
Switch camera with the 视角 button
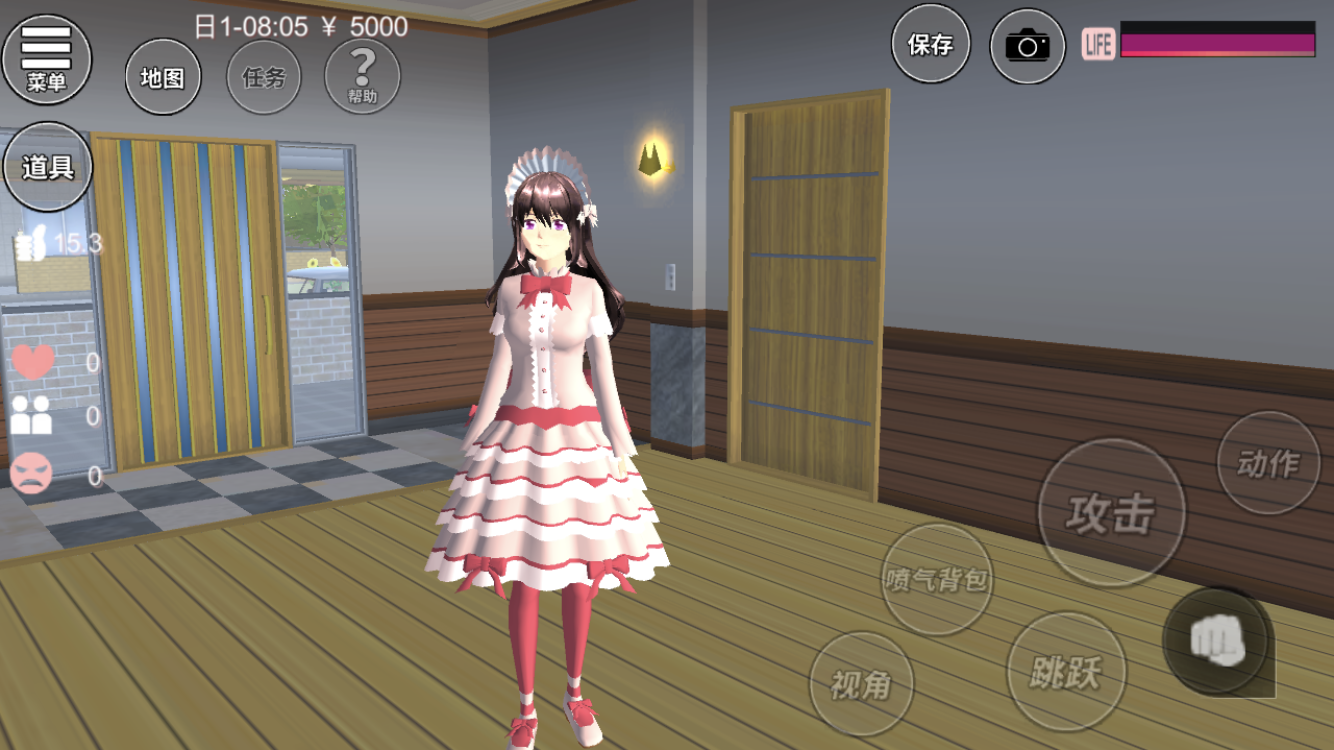click(860, 684)
